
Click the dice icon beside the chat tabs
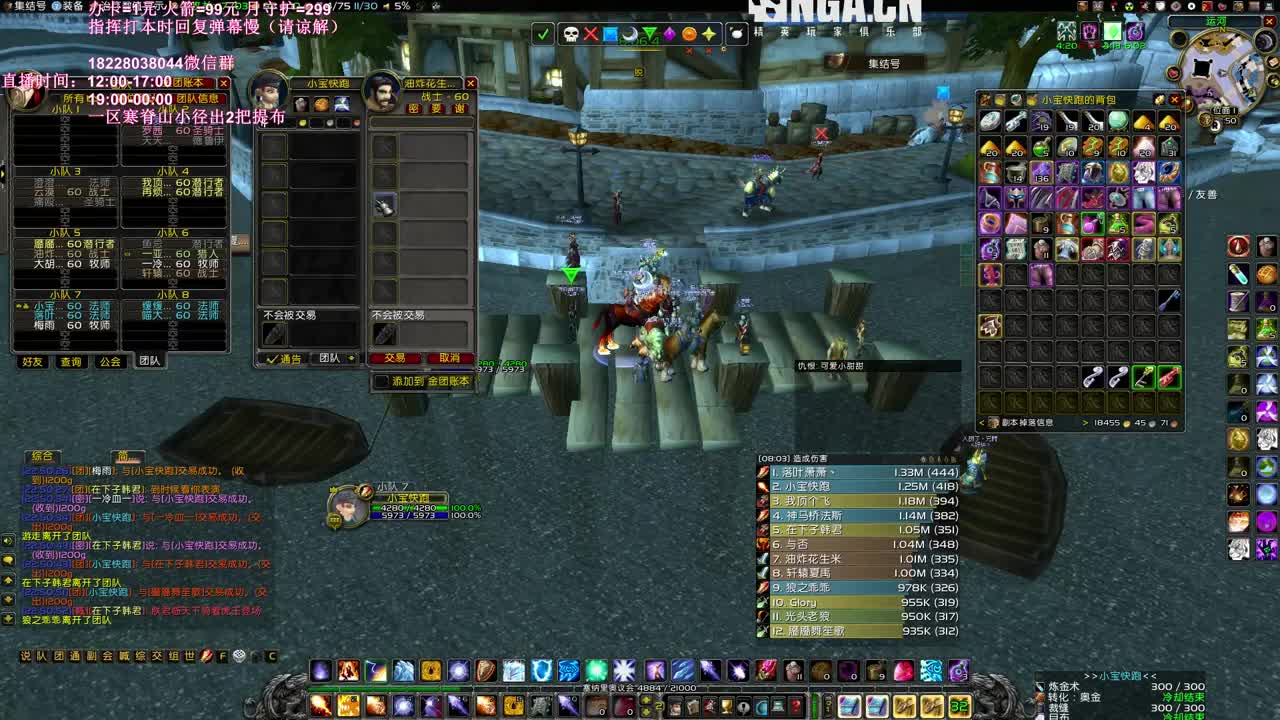(238, 656)
